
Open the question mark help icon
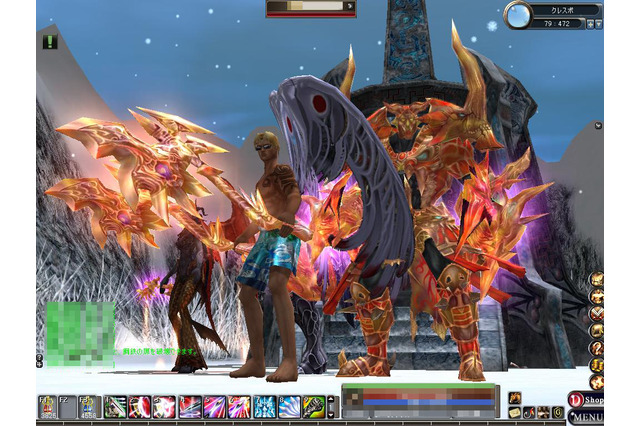pos(596,348)
